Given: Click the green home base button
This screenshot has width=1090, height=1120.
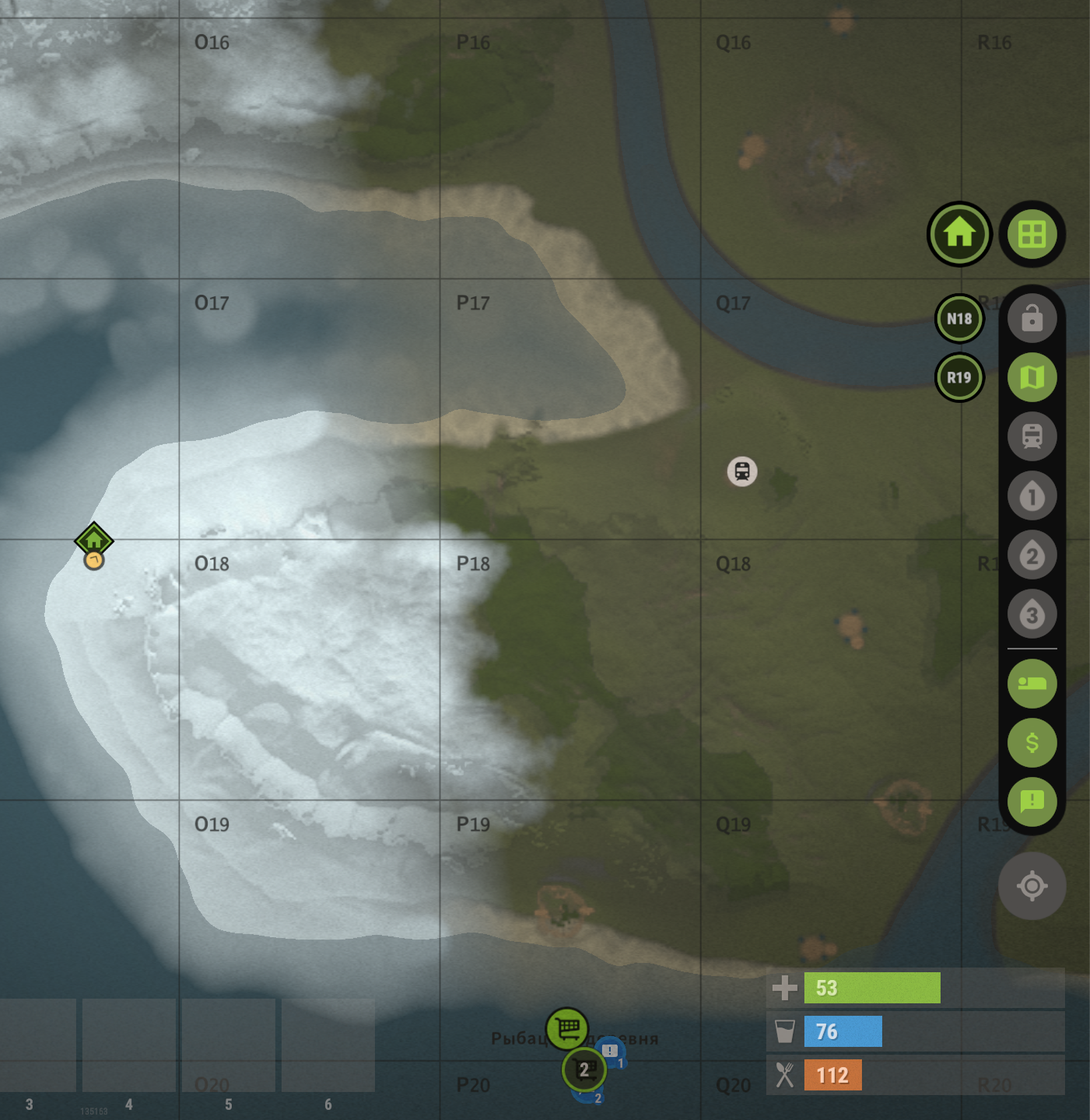Looking at the screenshot, I should [x=959, y=233].
